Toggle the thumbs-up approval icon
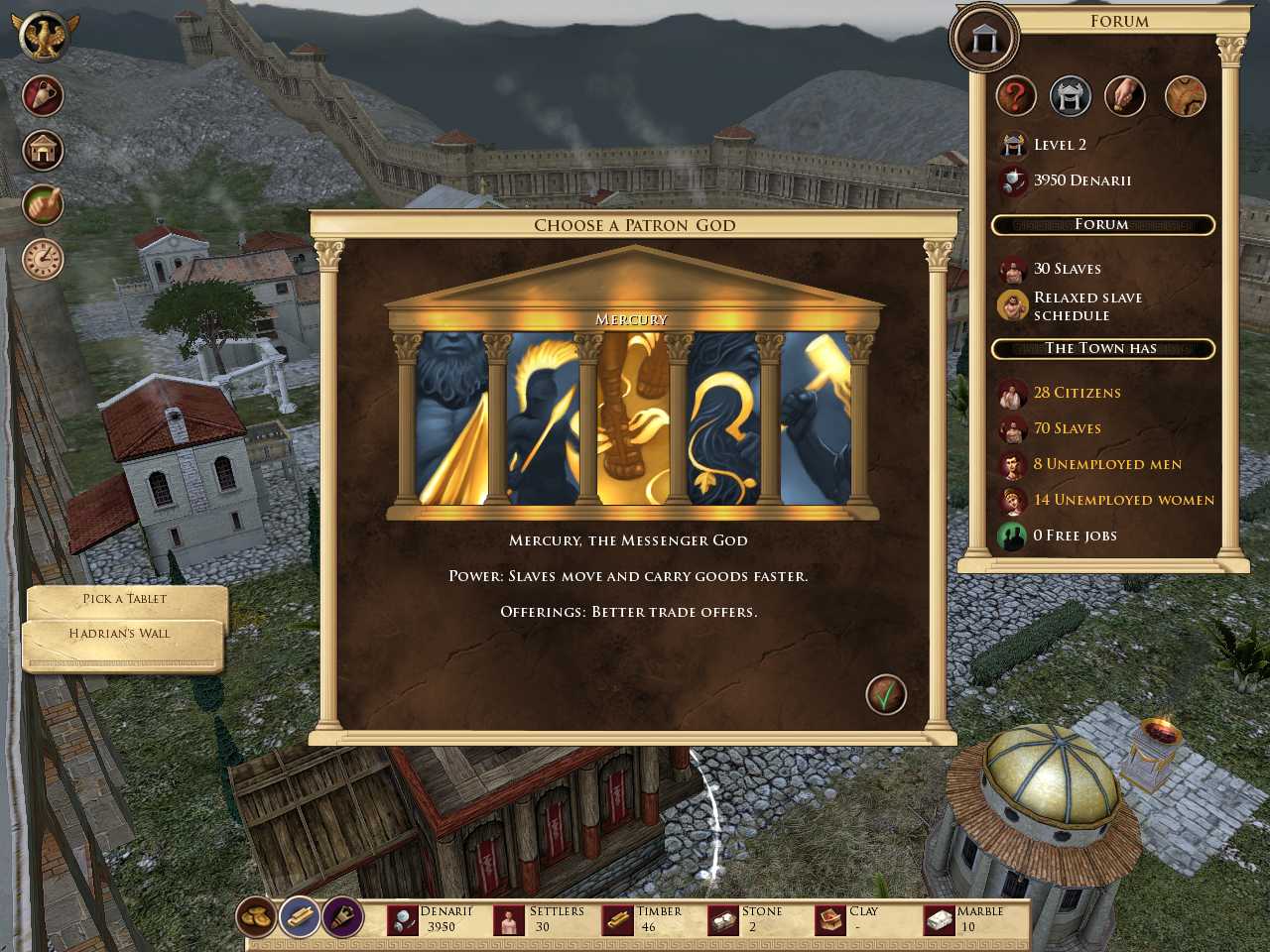 (42, 205)
